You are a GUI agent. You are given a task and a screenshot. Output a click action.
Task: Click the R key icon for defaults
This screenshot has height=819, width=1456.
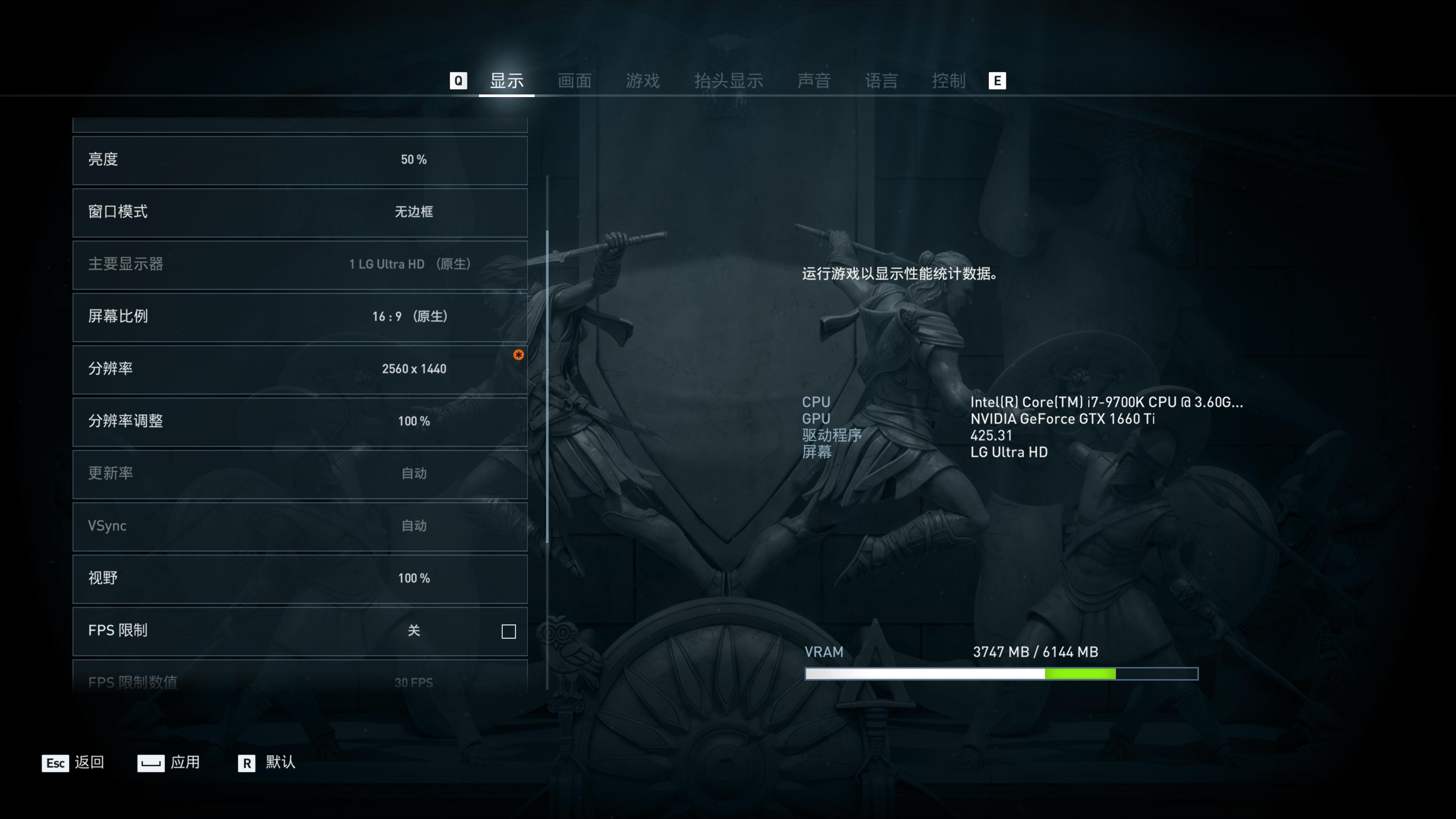pyautogui.click(x=246, y=763)
